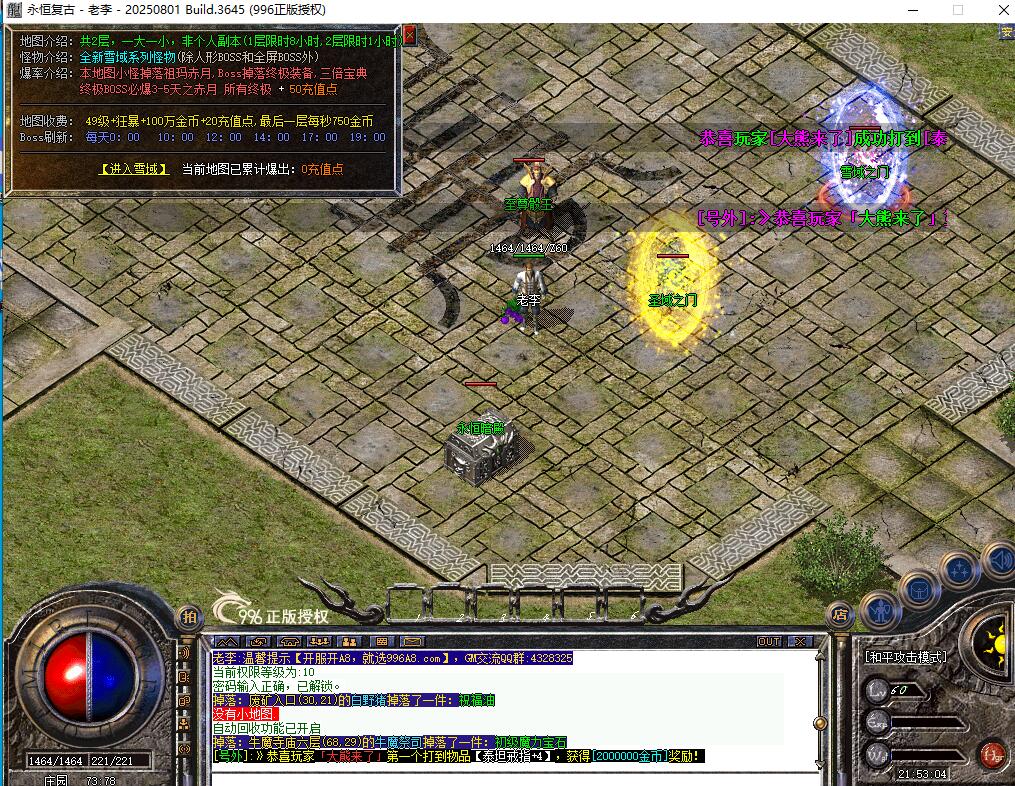Viewport: 1015px width, 786px height.
Task: Open the character equipment panel icon
Action: pyautogui.click(x=880, y=608)
